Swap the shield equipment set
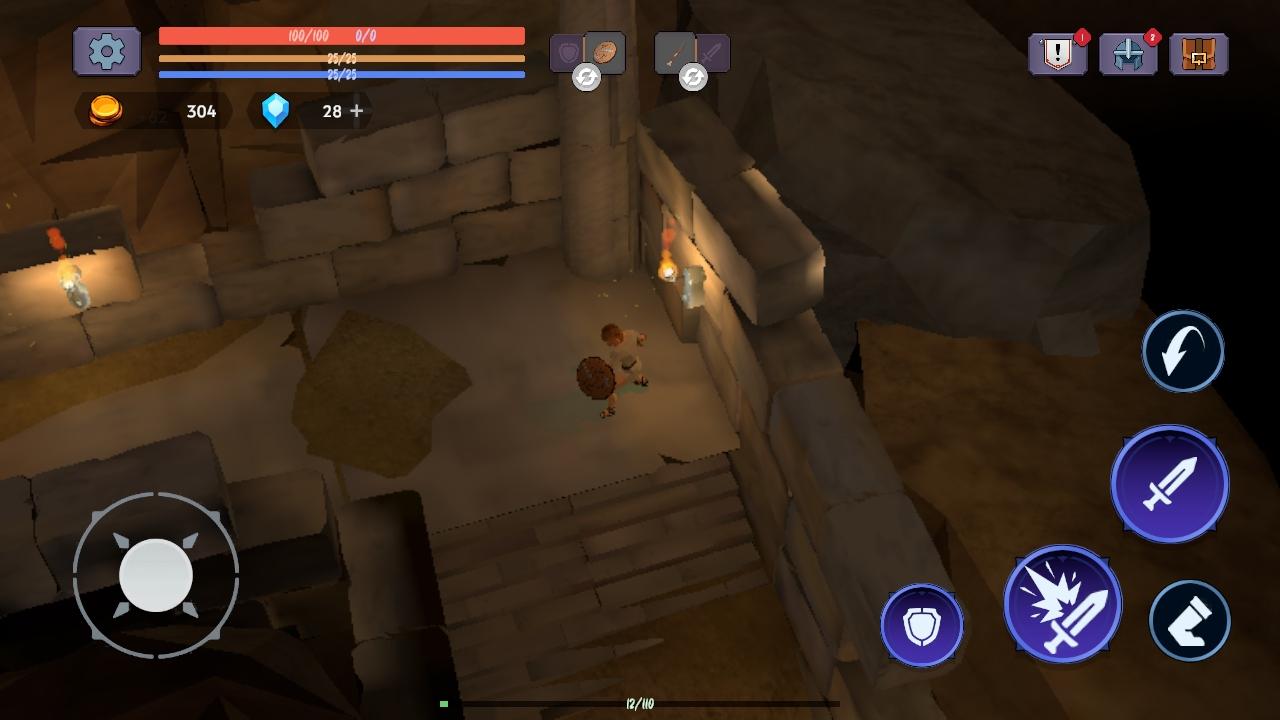1280x720 pixels. coord(587,76)
